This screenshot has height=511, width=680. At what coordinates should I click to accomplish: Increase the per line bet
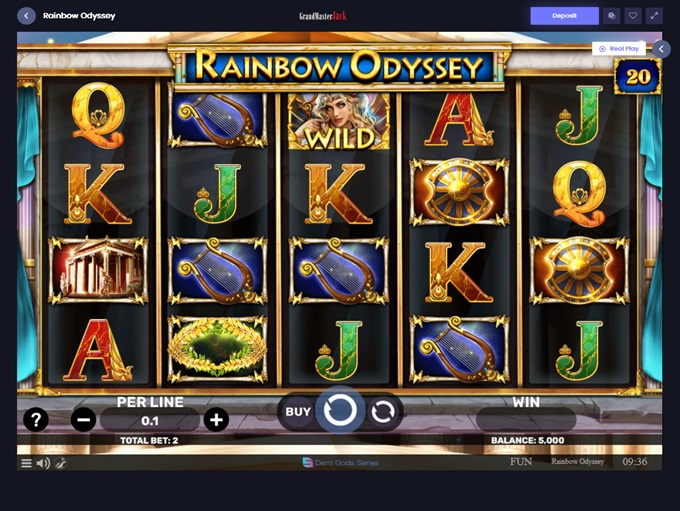click(x=216, y=420)
